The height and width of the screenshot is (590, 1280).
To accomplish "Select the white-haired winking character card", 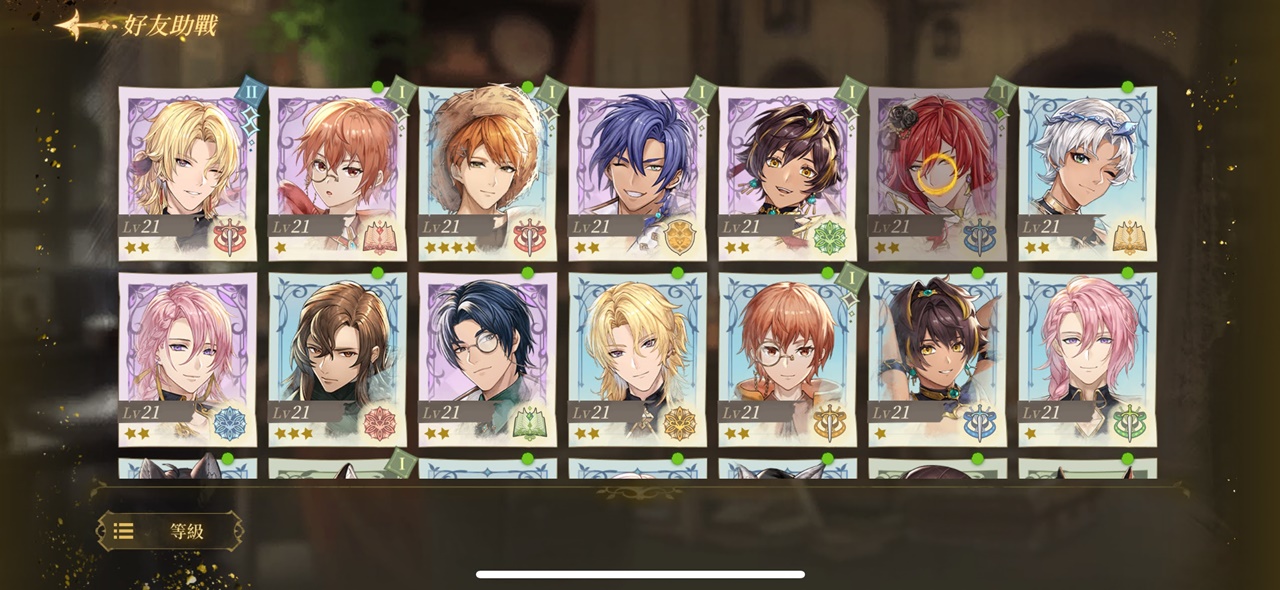I will pyautogui.click(x=1087, y=172).
